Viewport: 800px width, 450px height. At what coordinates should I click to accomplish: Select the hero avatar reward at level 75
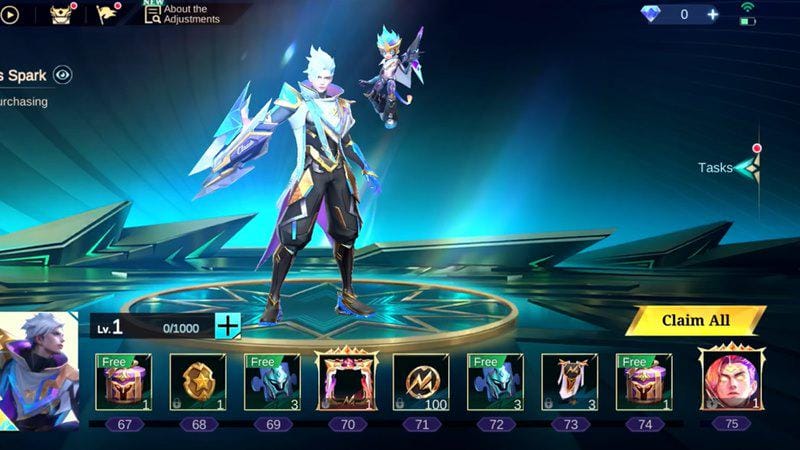pos(731,379)
